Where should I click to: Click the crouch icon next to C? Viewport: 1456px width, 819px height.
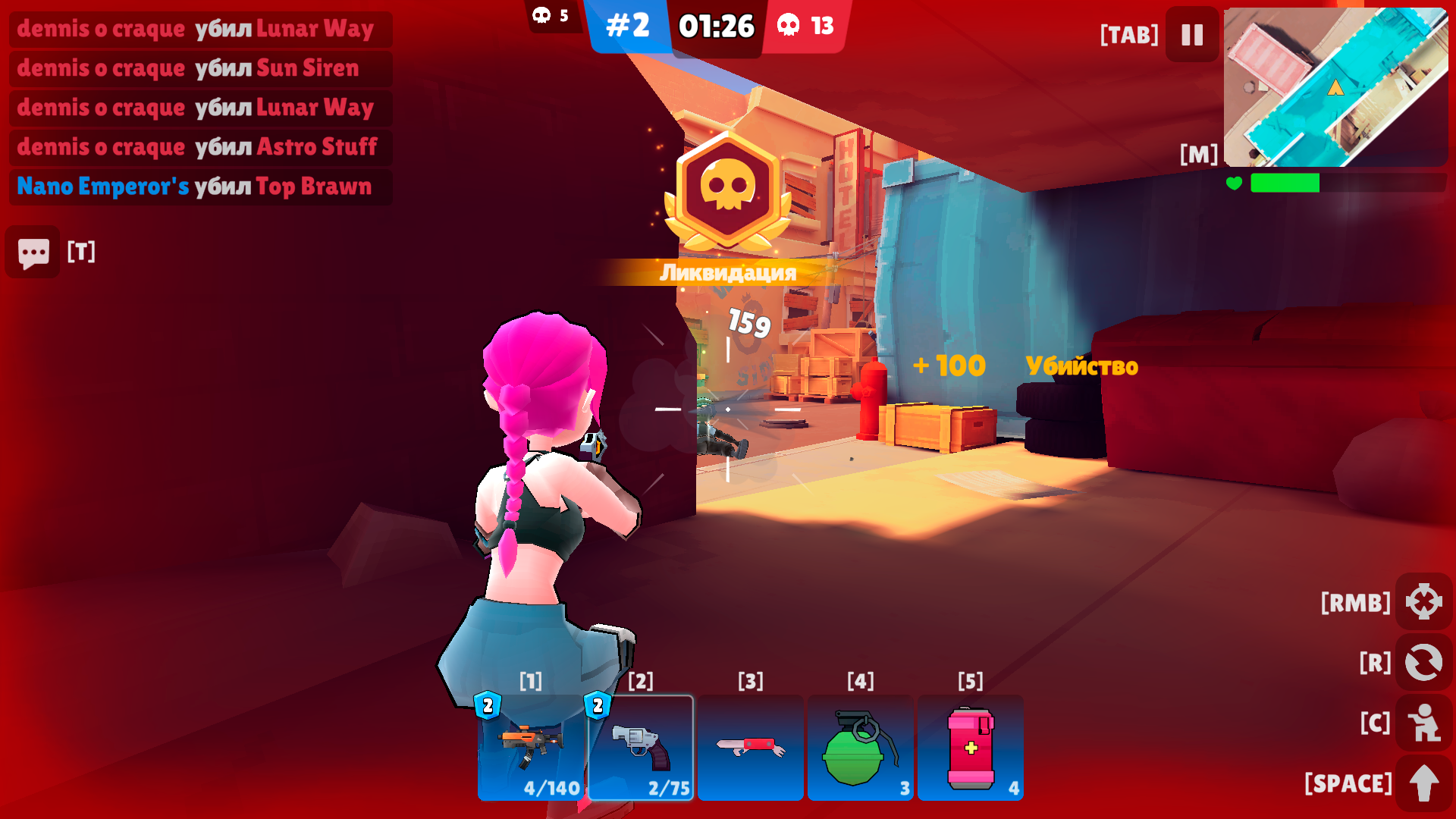(x=1424, y=723)
